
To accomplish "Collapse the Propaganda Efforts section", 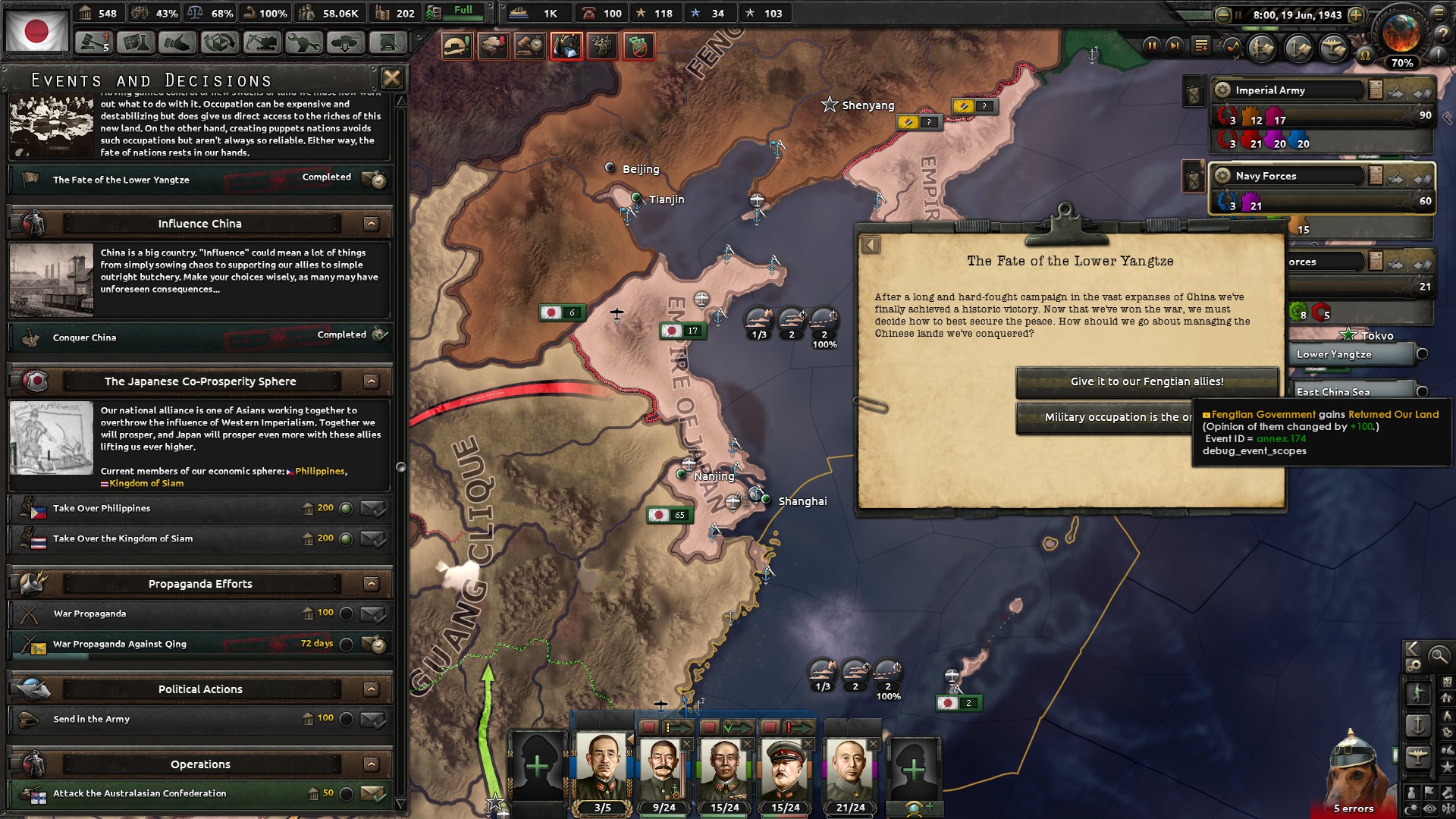I will [x=371, y=584].
